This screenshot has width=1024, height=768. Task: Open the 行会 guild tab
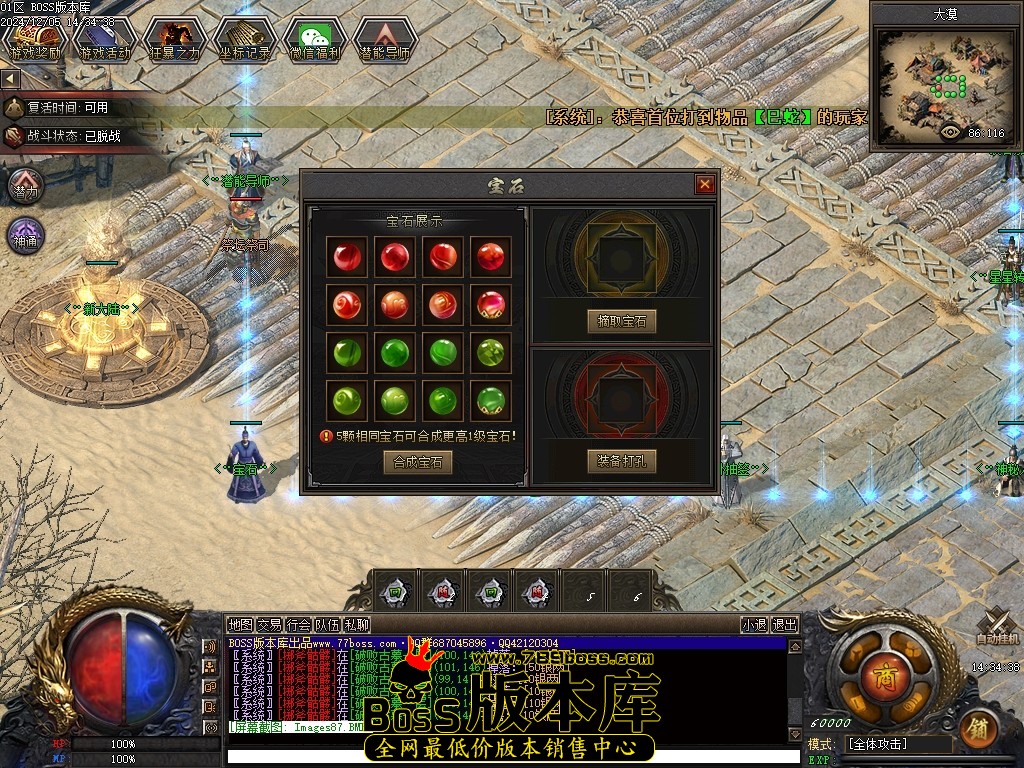point(298,625)
